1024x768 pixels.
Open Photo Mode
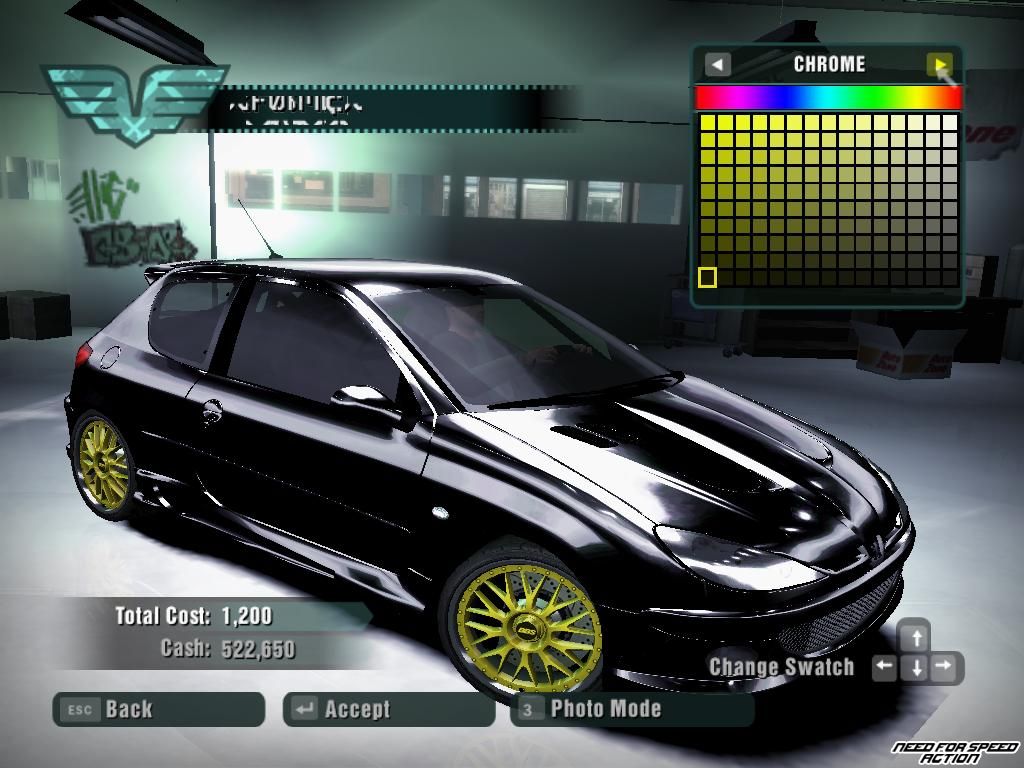632,709
